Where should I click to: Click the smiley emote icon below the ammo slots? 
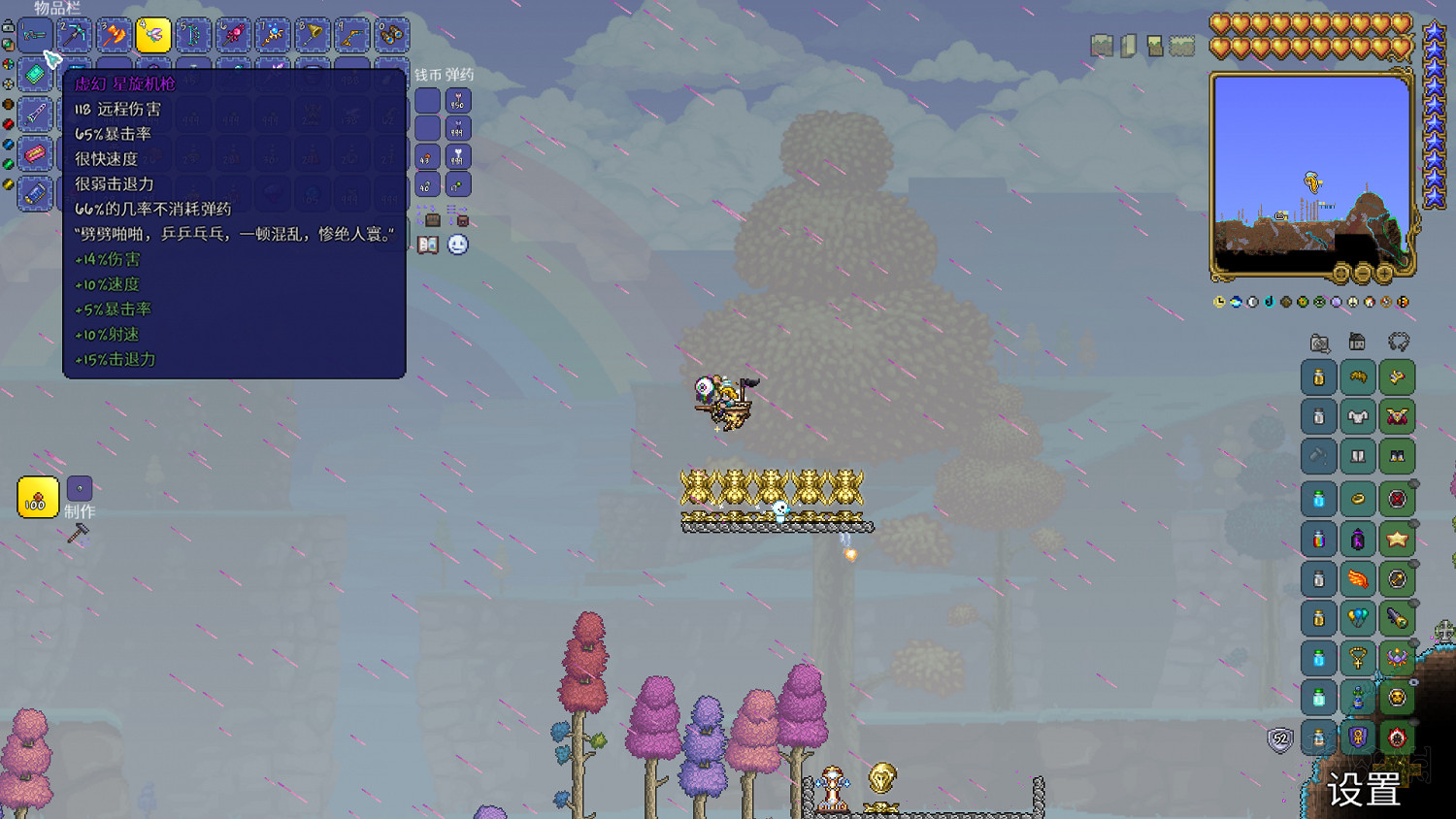click(456, 246)
